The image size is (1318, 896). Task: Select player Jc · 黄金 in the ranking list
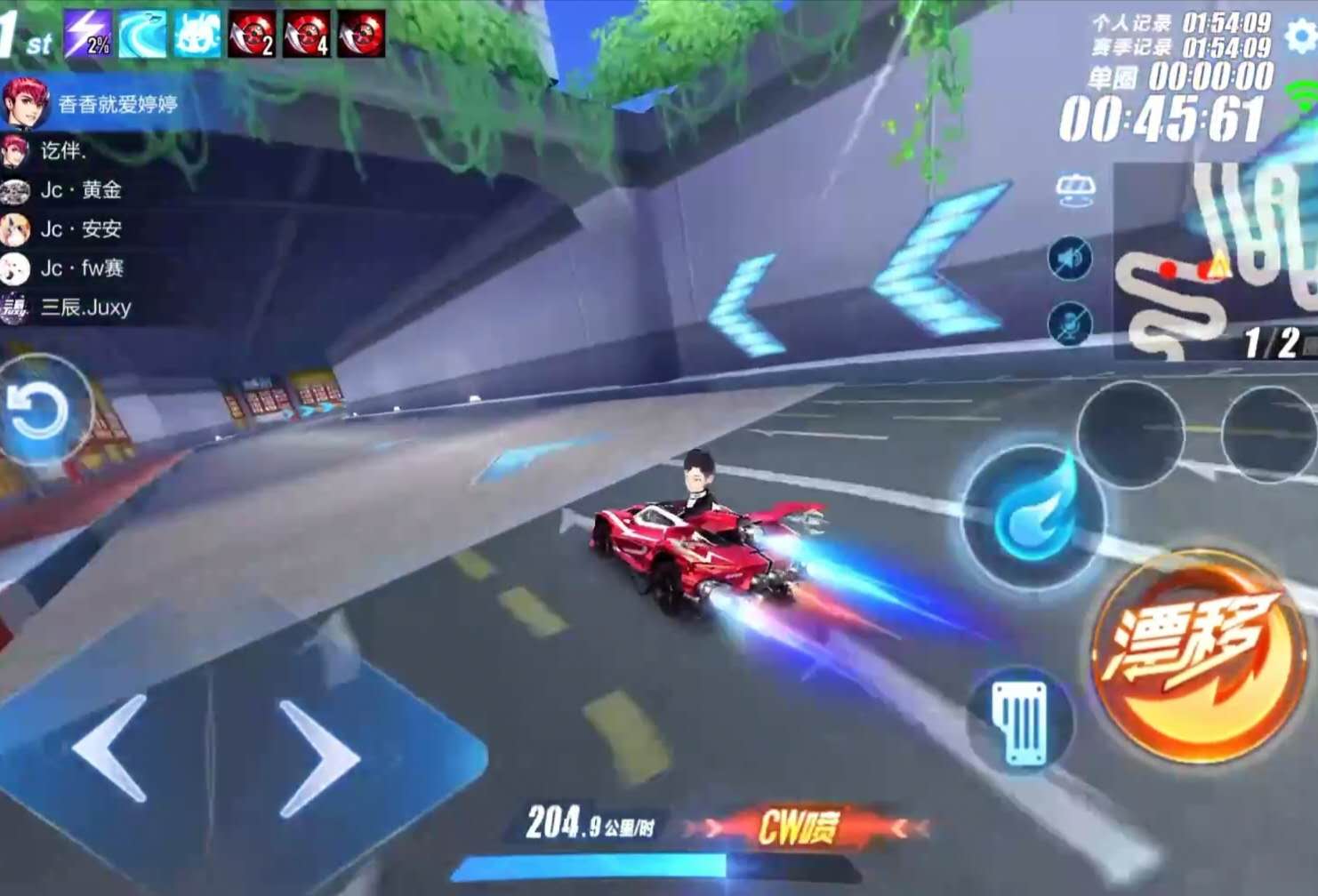[x=80, y=190]
